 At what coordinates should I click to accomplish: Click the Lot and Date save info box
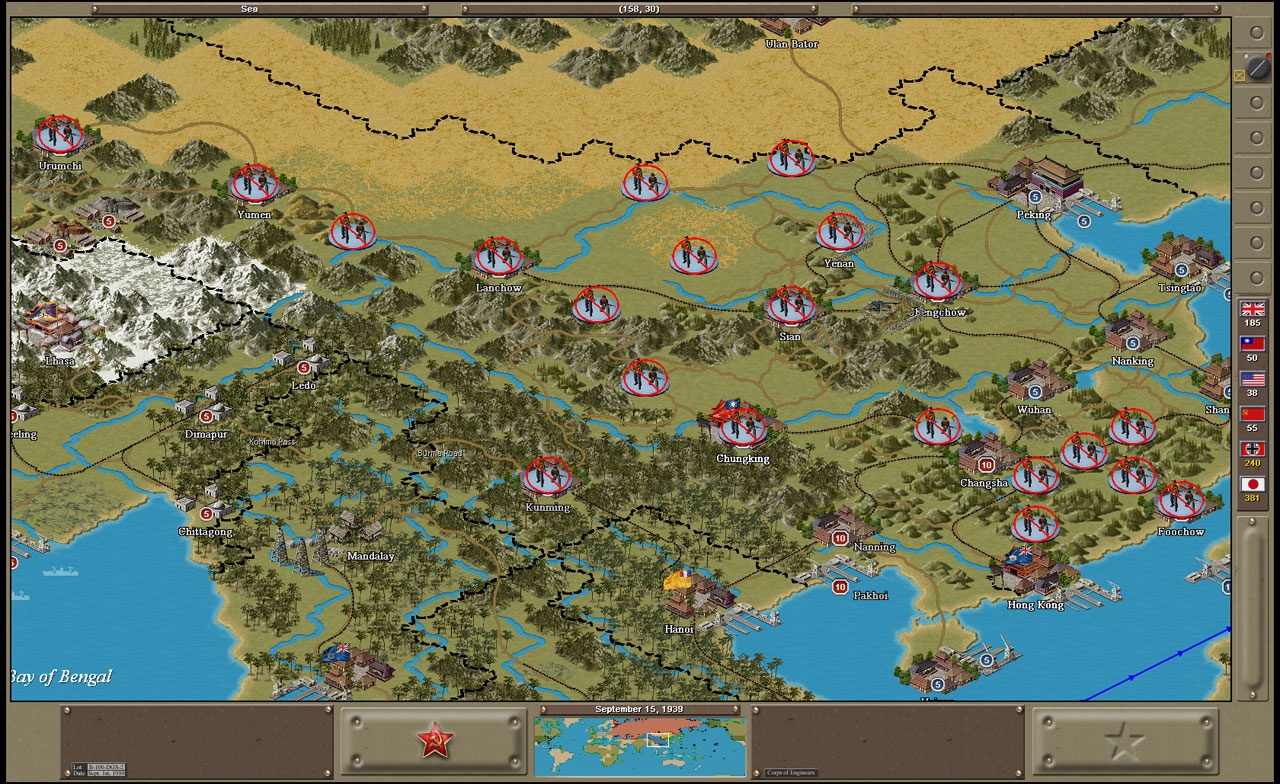tap(99, 768)
